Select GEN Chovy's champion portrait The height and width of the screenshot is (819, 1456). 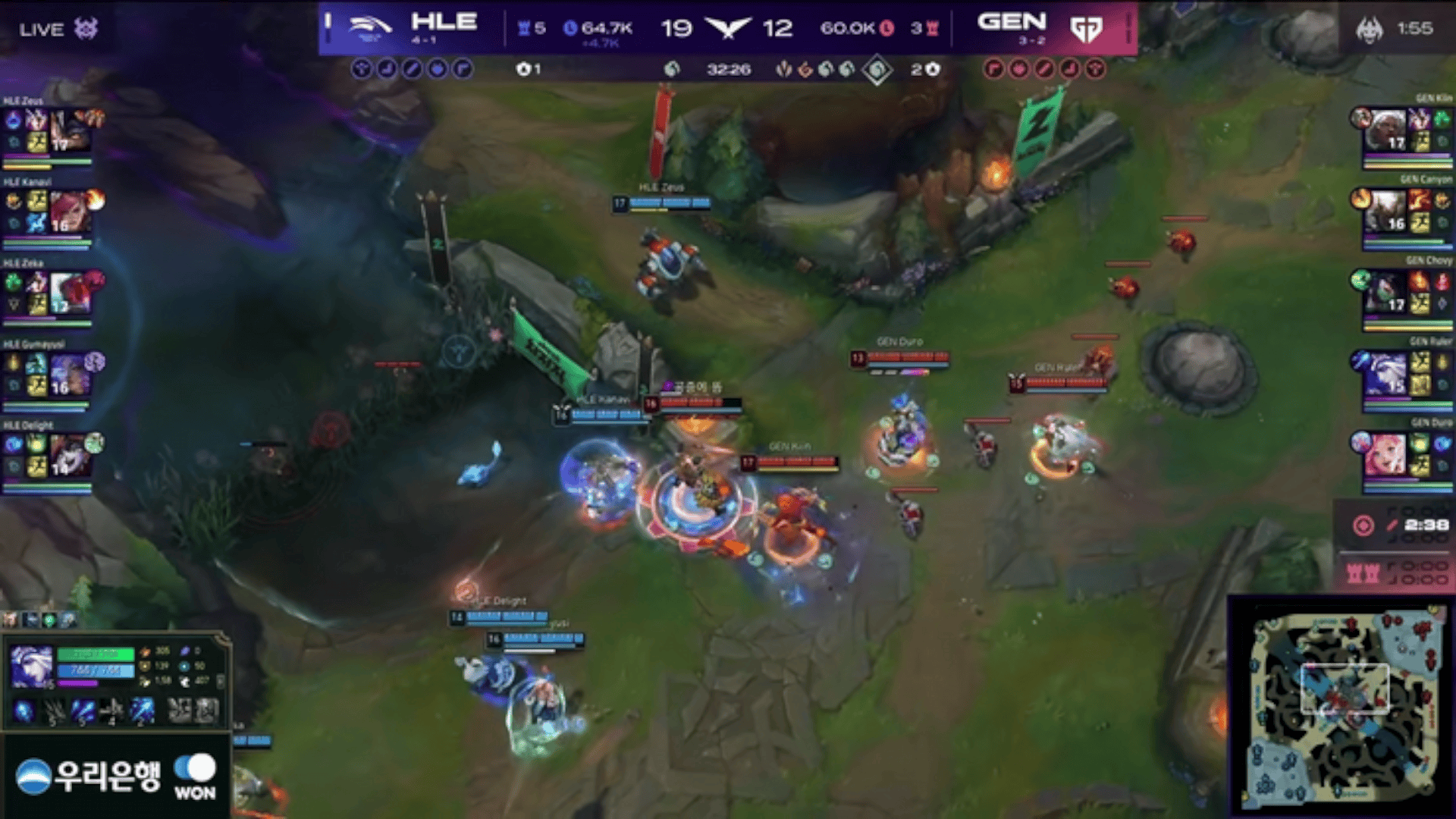pyautogui.click(x=1386, y=292)
